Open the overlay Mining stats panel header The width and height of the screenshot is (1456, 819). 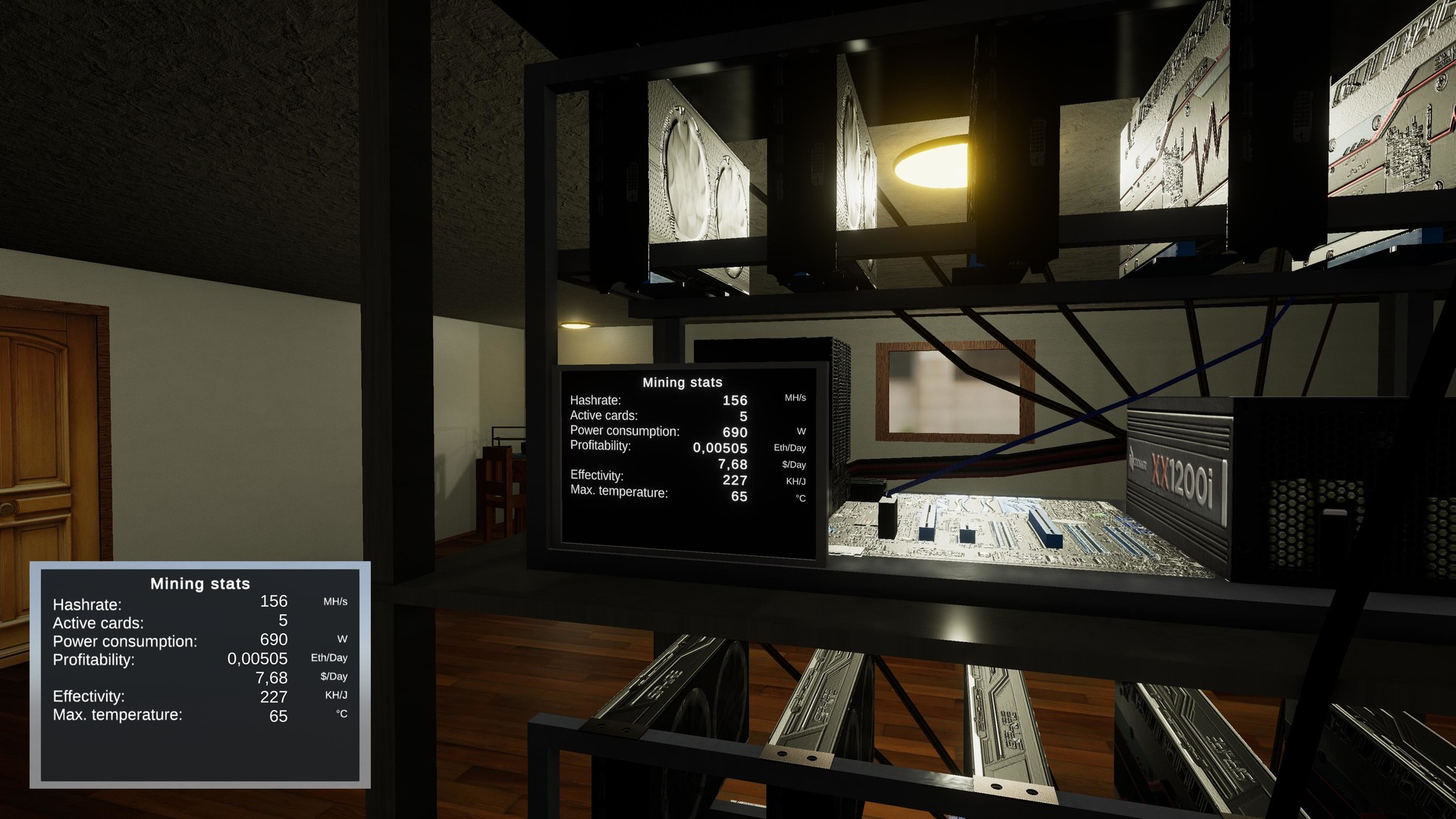[x=200, y=584]
